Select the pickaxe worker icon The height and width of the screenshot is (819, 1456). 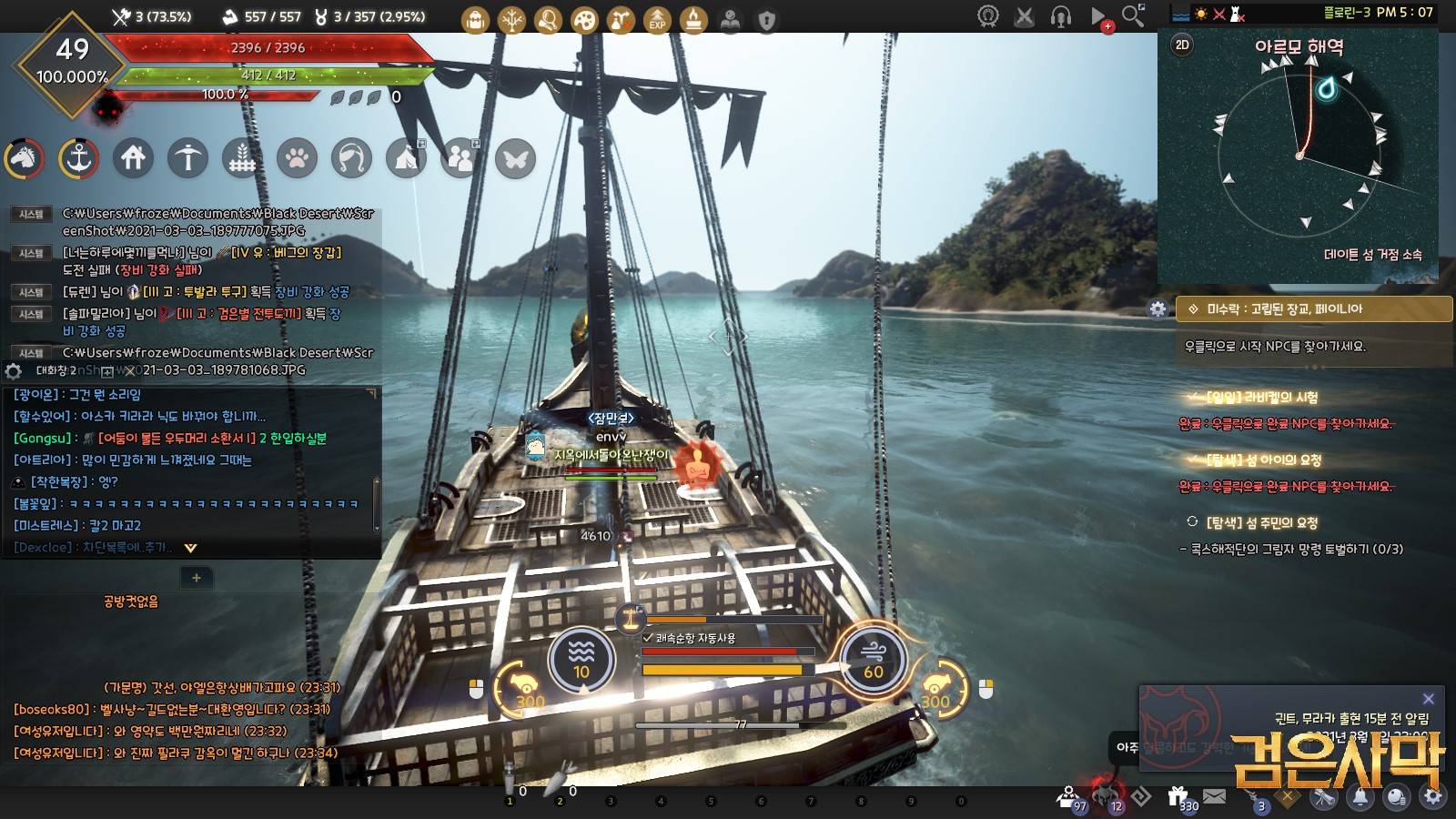(x=187, y=158)
